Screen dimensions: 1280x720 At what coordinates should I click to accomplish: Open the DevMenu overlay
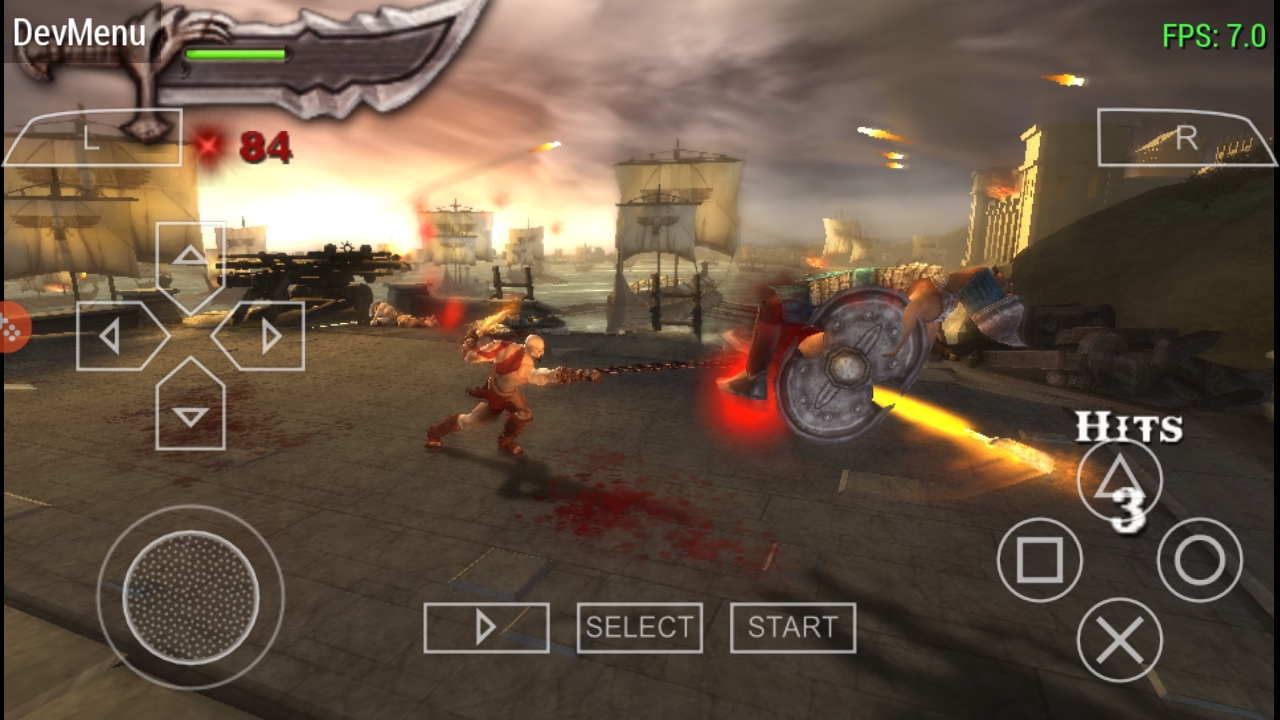(x=80, y=33)
